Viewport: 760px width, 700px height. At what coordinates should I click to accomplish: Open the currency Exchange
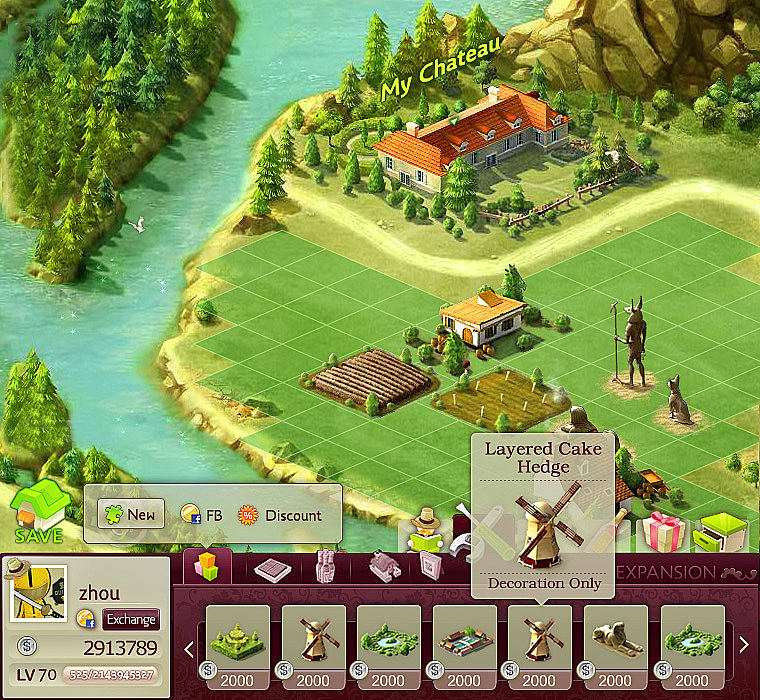pos(131,619)
